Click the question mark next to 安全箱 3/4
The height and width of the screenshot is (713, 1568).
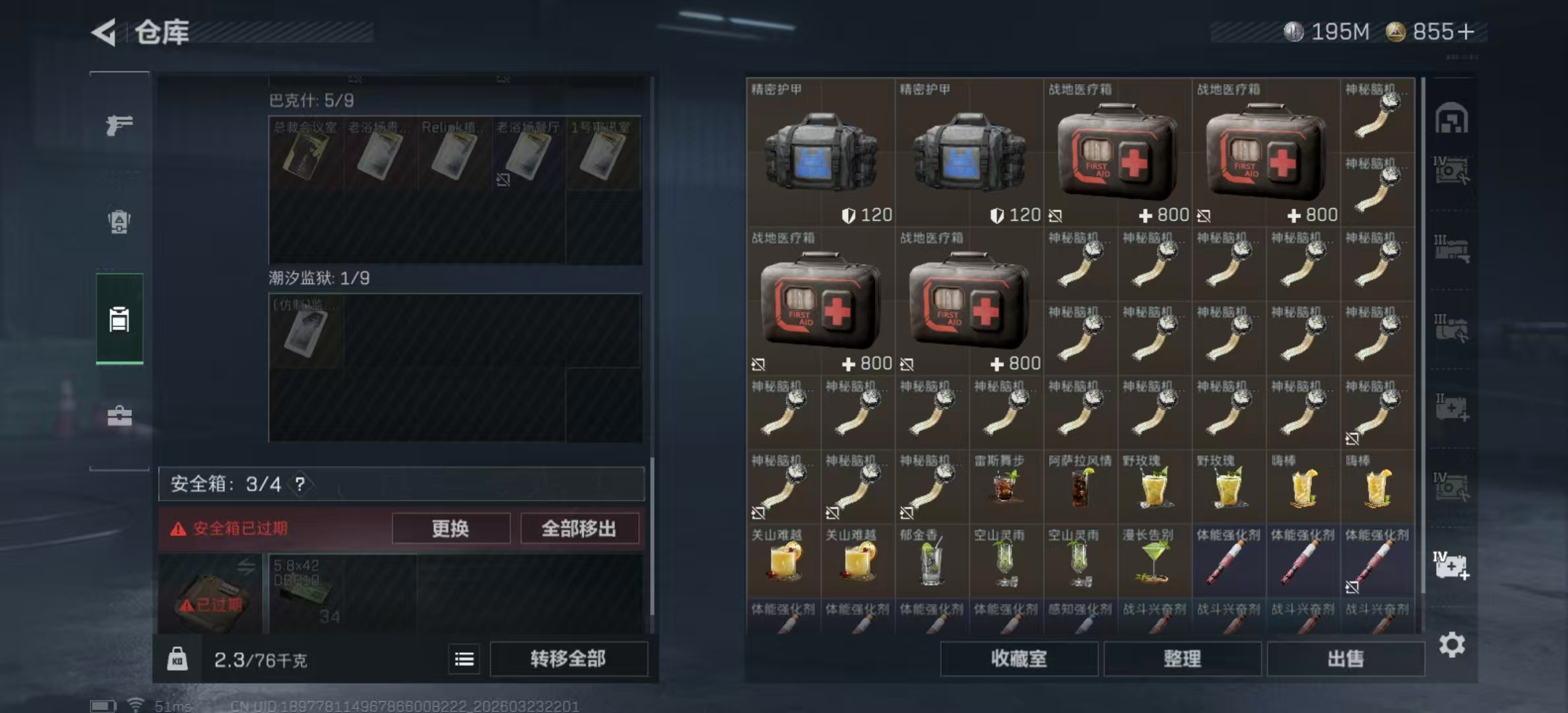click(x=300, y=483)
